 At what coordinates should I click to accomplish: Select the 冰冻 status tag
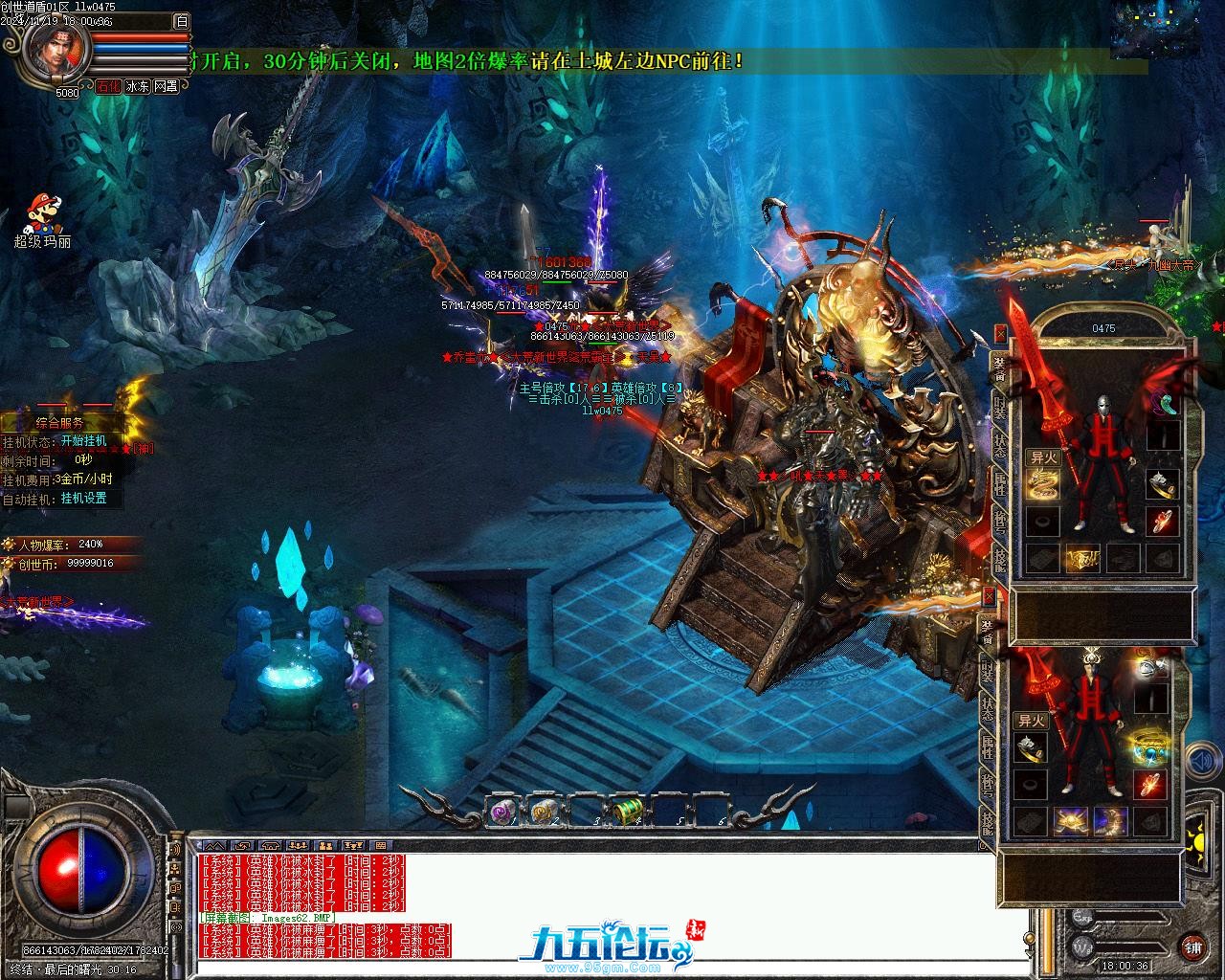[137, 86]
